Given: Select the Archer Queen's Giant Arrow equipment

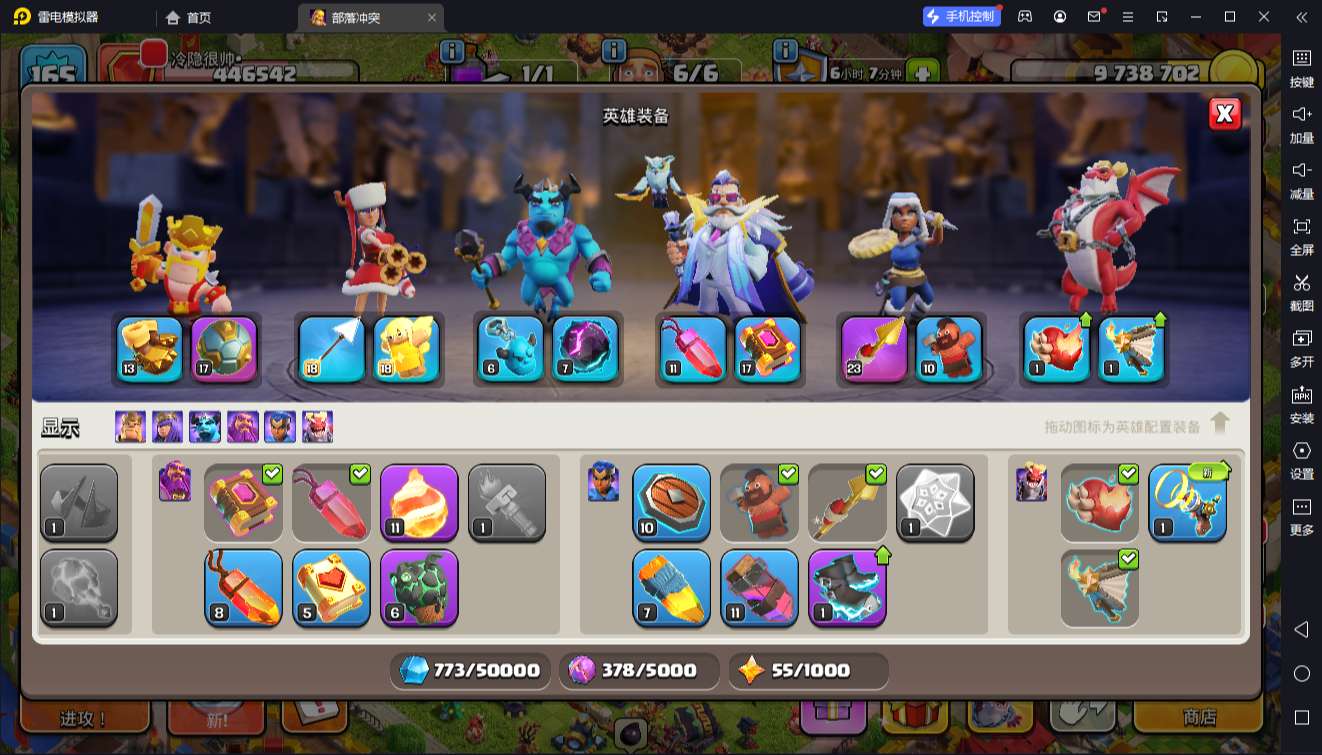Looking at the screenshot, I should [x=332, y=349].
